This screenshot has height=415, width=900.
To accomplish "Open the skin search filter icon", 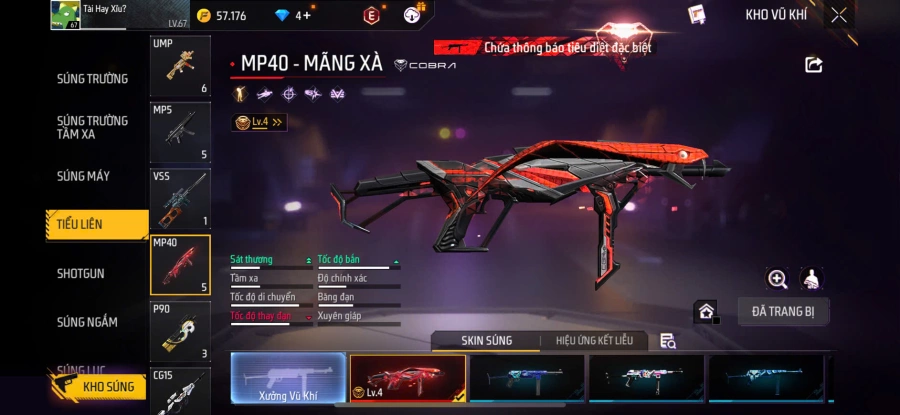I will (x=668, y=341).
